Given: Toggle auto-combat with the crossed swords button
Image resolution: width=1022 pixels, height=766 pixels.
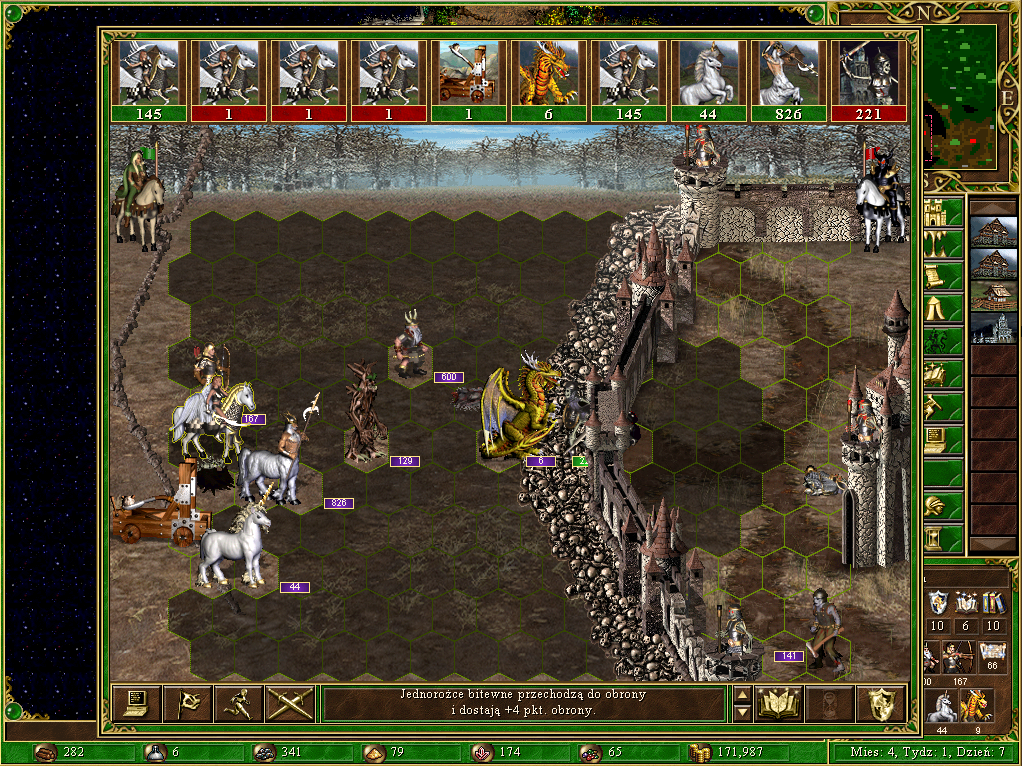Looking at the screenshot, I should 290,703.
